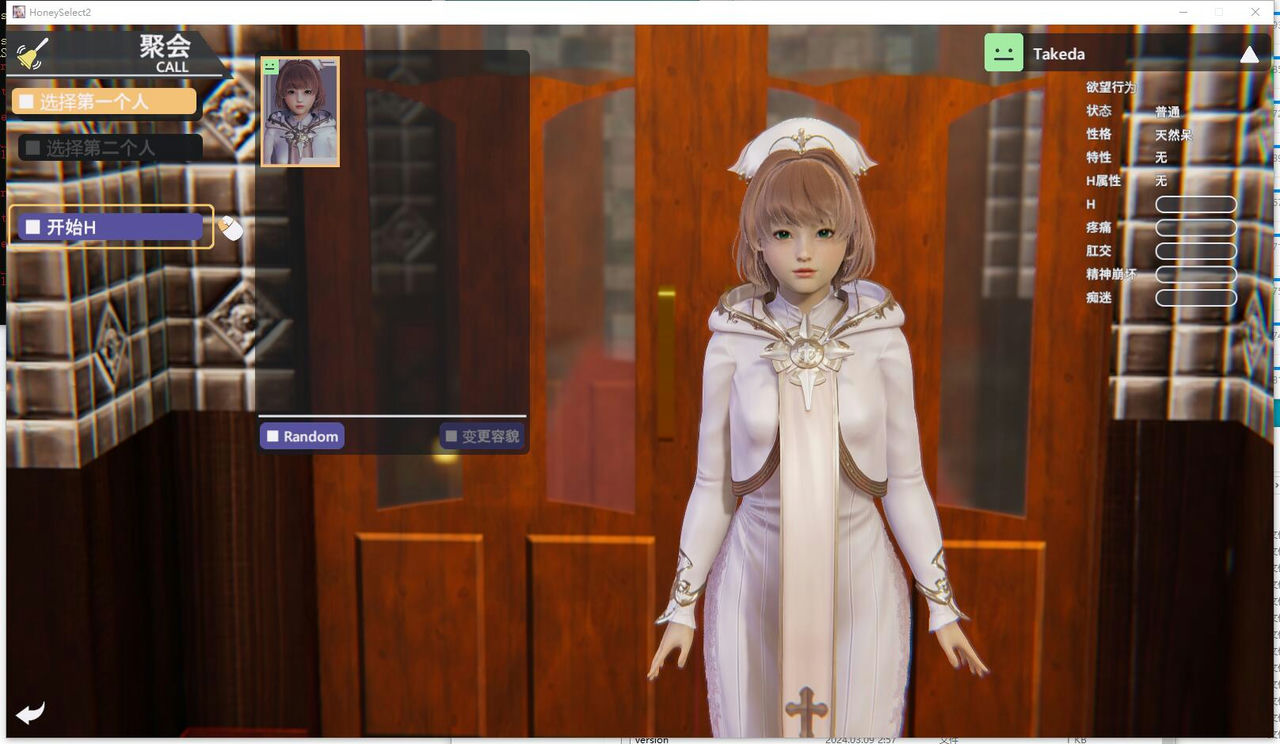Image resolution: width=1280 pixels, height=744 pixels.
Task: Click the H status progress bar
Action: coord(1196,204)
